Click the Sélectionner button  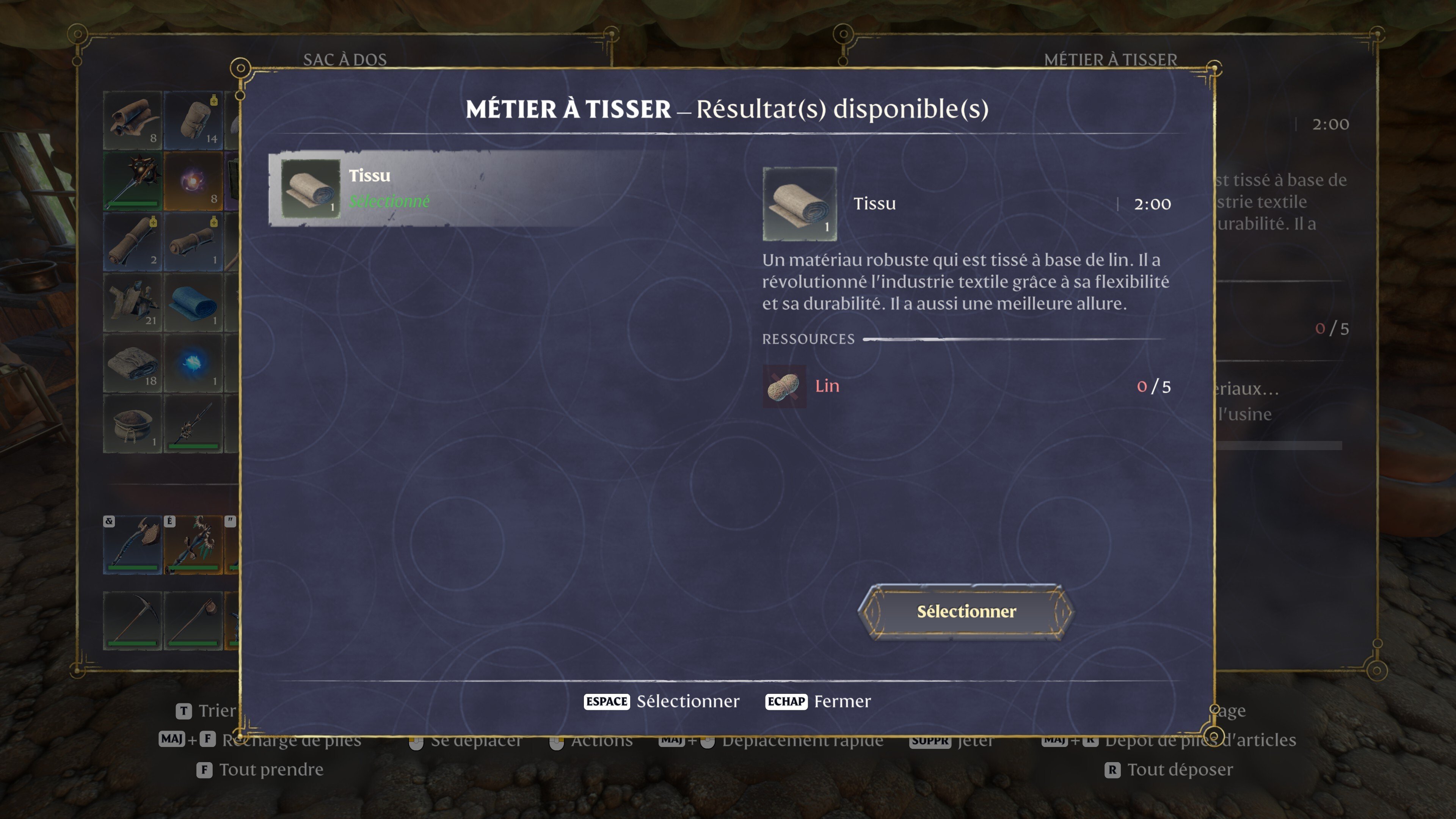click(965, 612)
